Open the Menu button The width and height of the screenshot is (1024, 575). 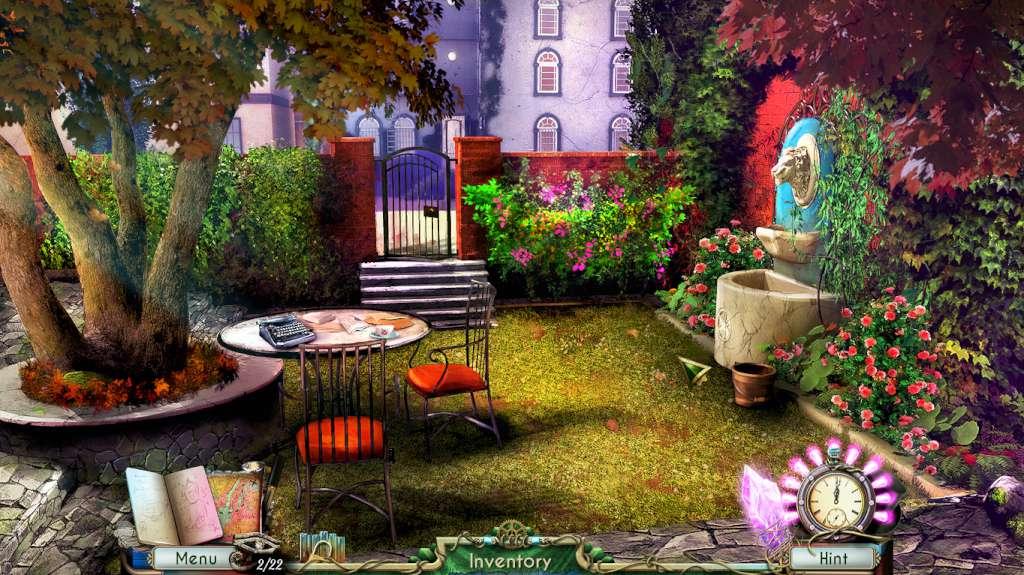click(x=196, y=558)
